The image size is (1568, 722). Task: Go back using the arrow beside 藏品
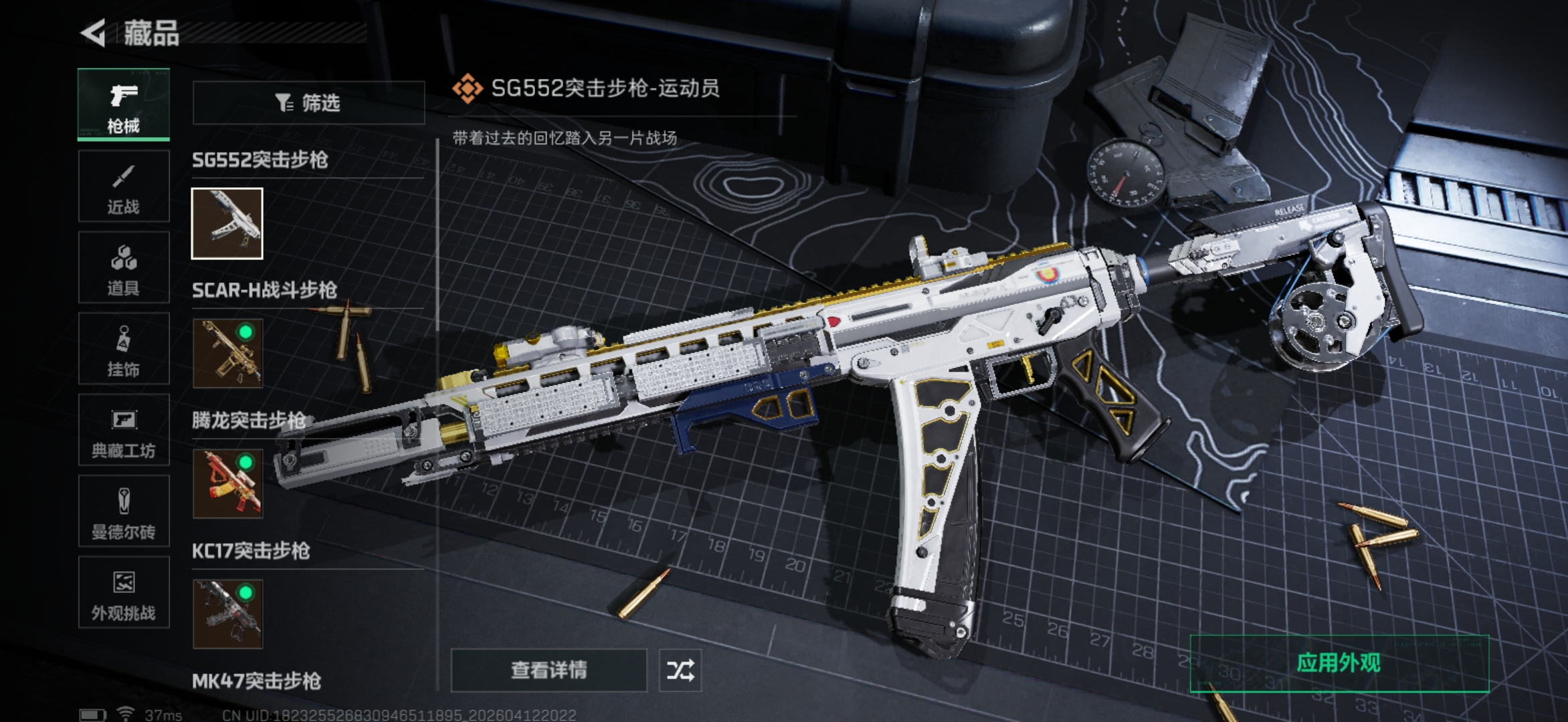tap(94, 33)
